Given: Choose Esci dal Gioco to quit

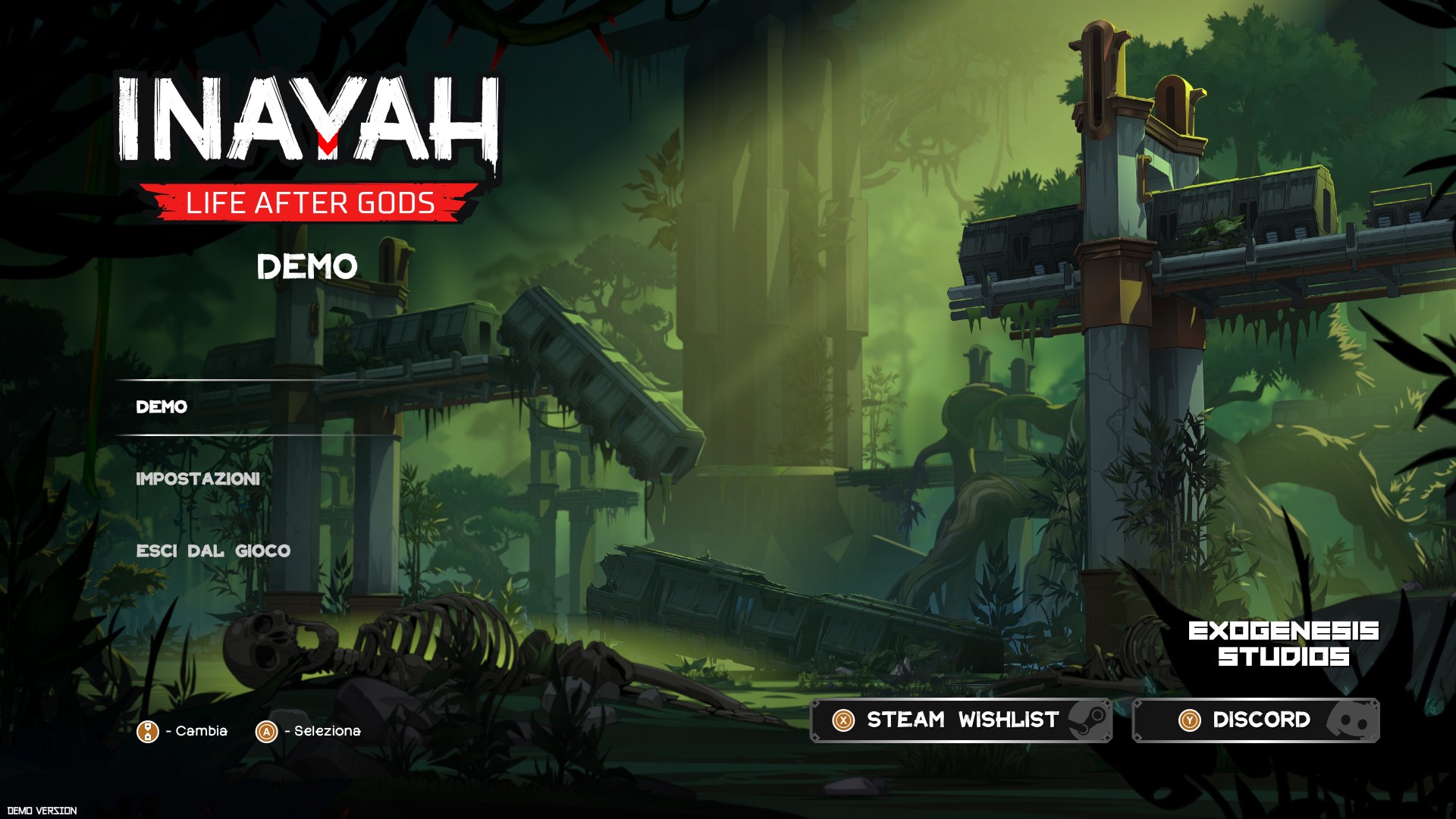Looking at the screenshot, I should coord(213,551).
